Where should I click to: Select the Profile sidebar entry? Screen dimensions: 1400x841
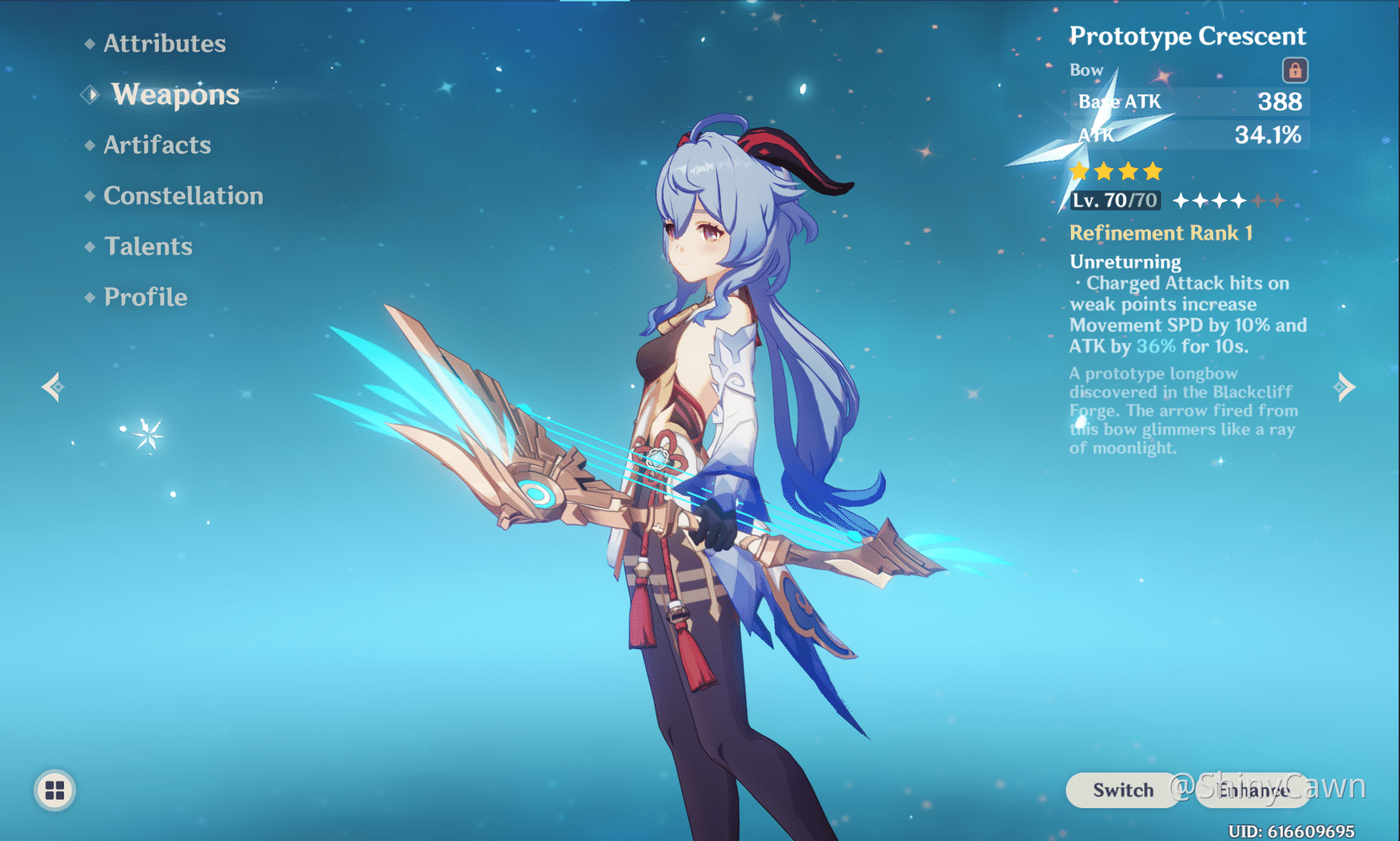[x=145, y=296]
